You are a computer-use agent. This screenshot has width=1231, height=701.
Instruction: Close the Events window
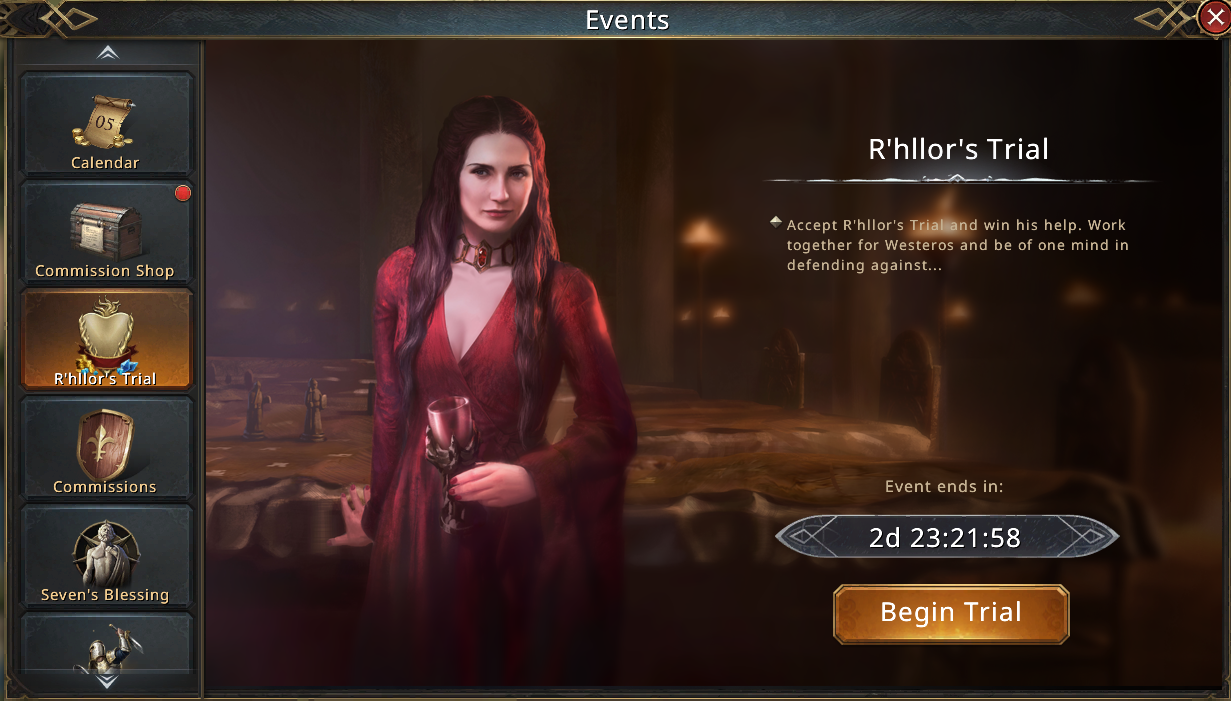(1214, 17)
